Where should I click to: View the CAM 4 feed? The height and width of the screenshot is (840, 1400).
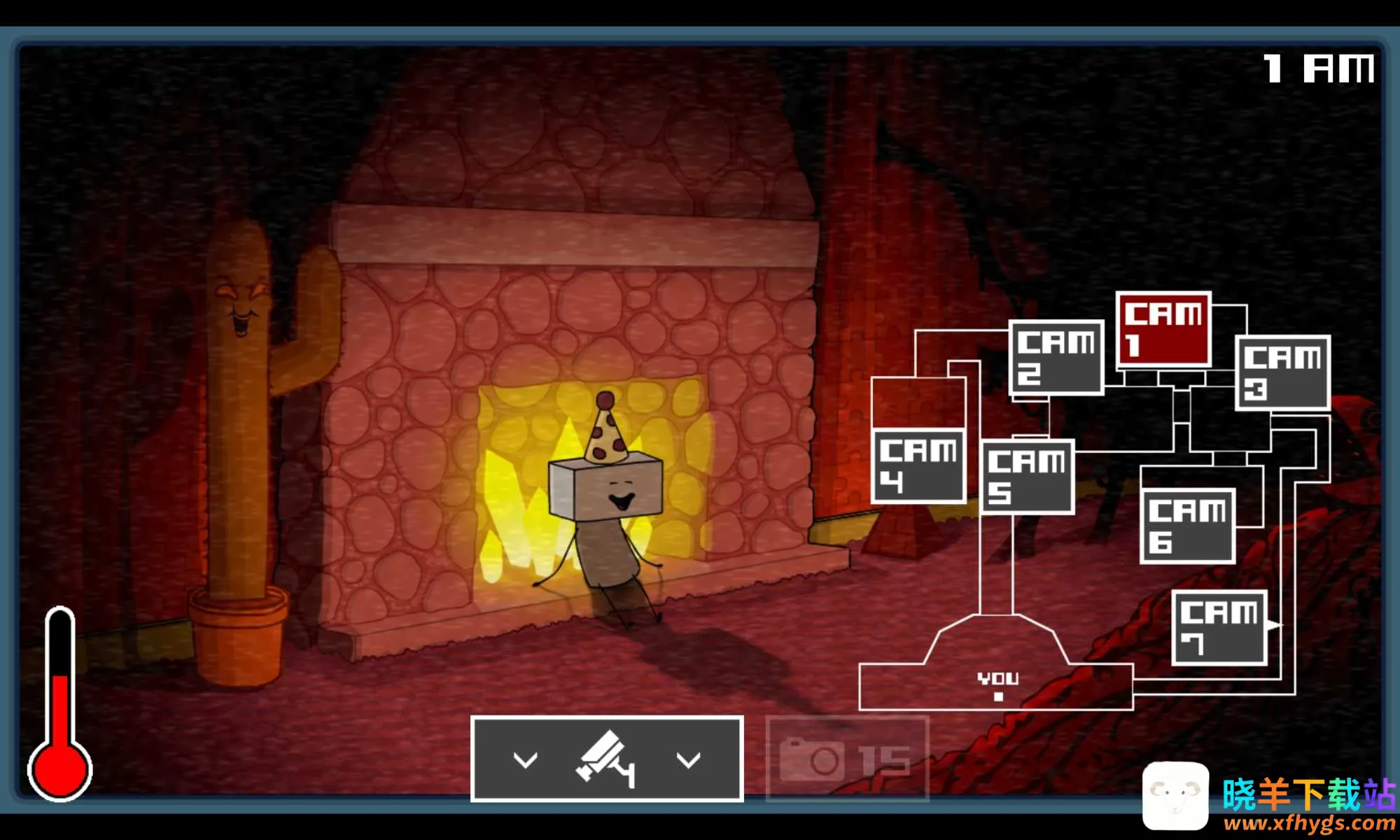click(918, 467)
